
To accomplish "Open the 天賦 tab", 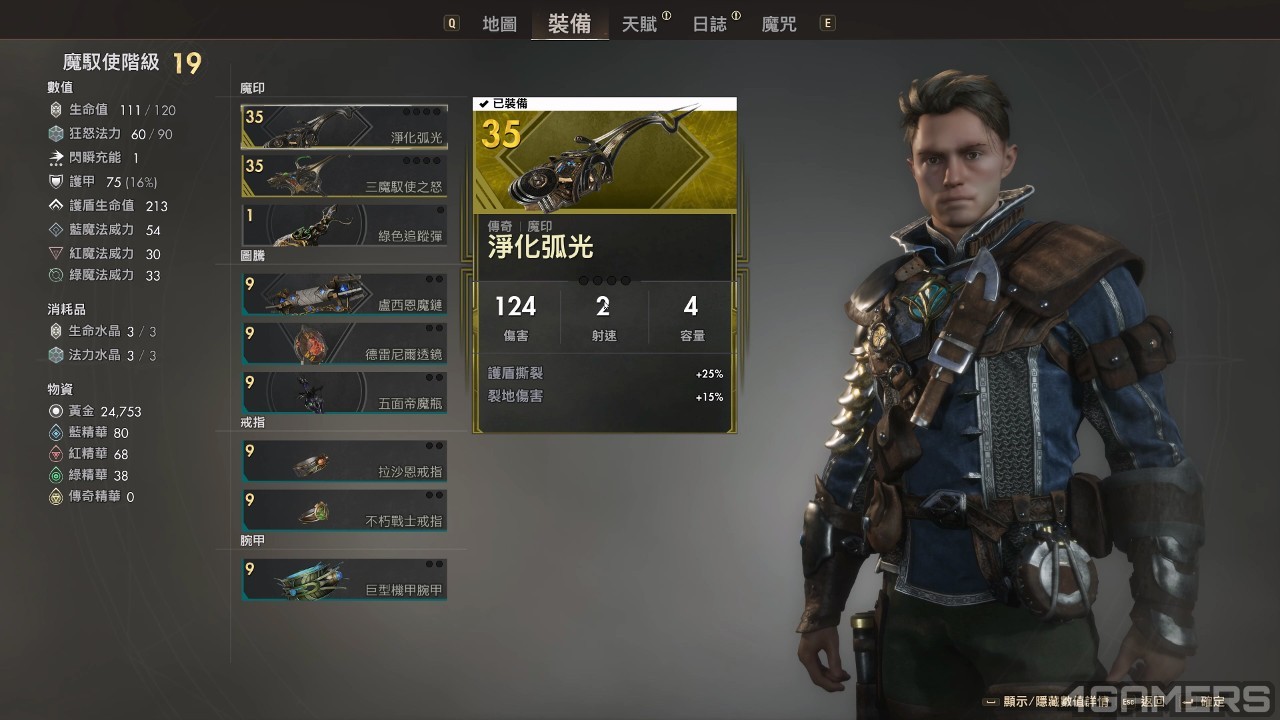I will click(x=640, y=24).
